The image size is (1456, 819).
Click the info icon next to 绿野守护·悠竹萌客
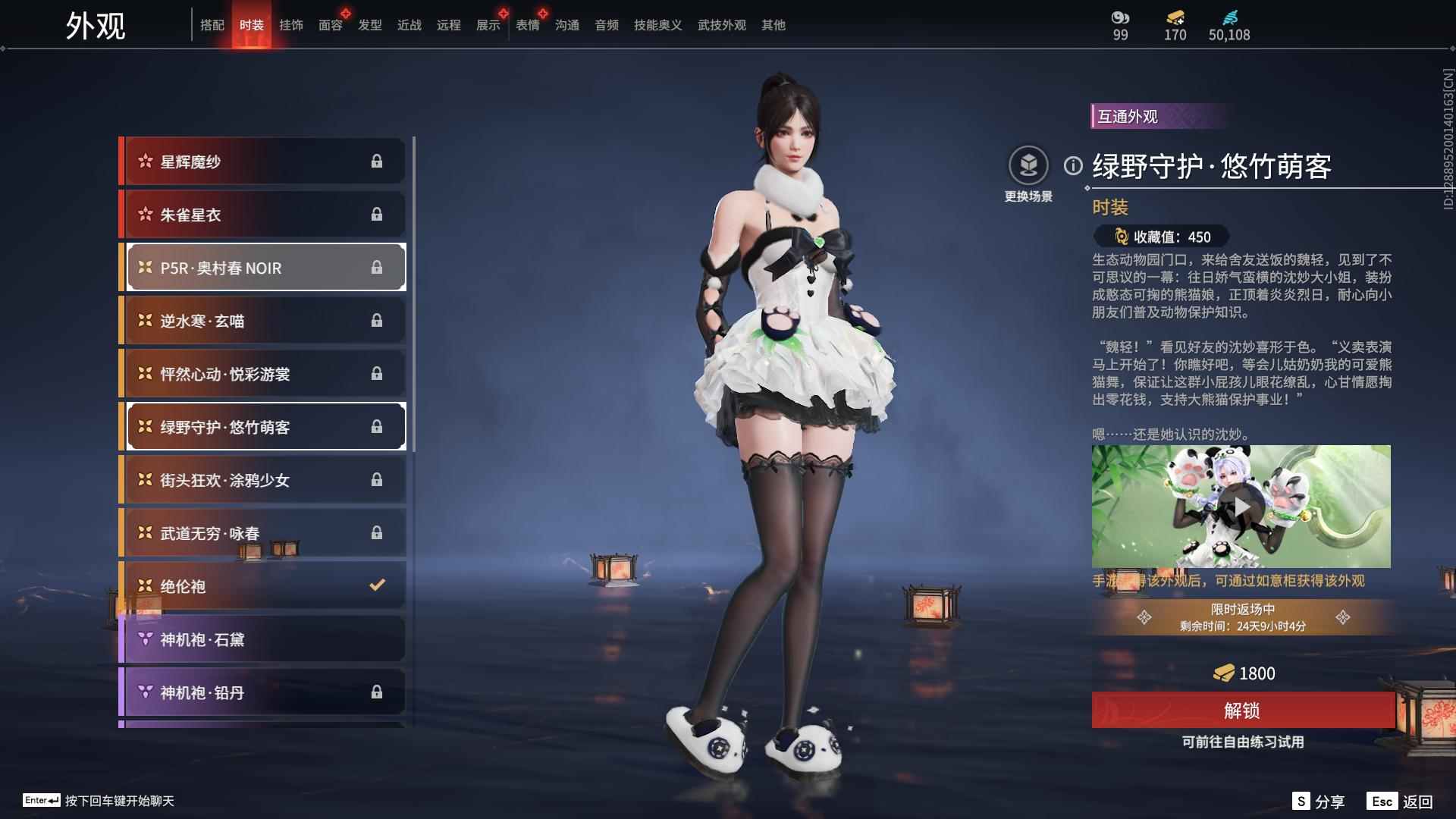(1072, 168)
